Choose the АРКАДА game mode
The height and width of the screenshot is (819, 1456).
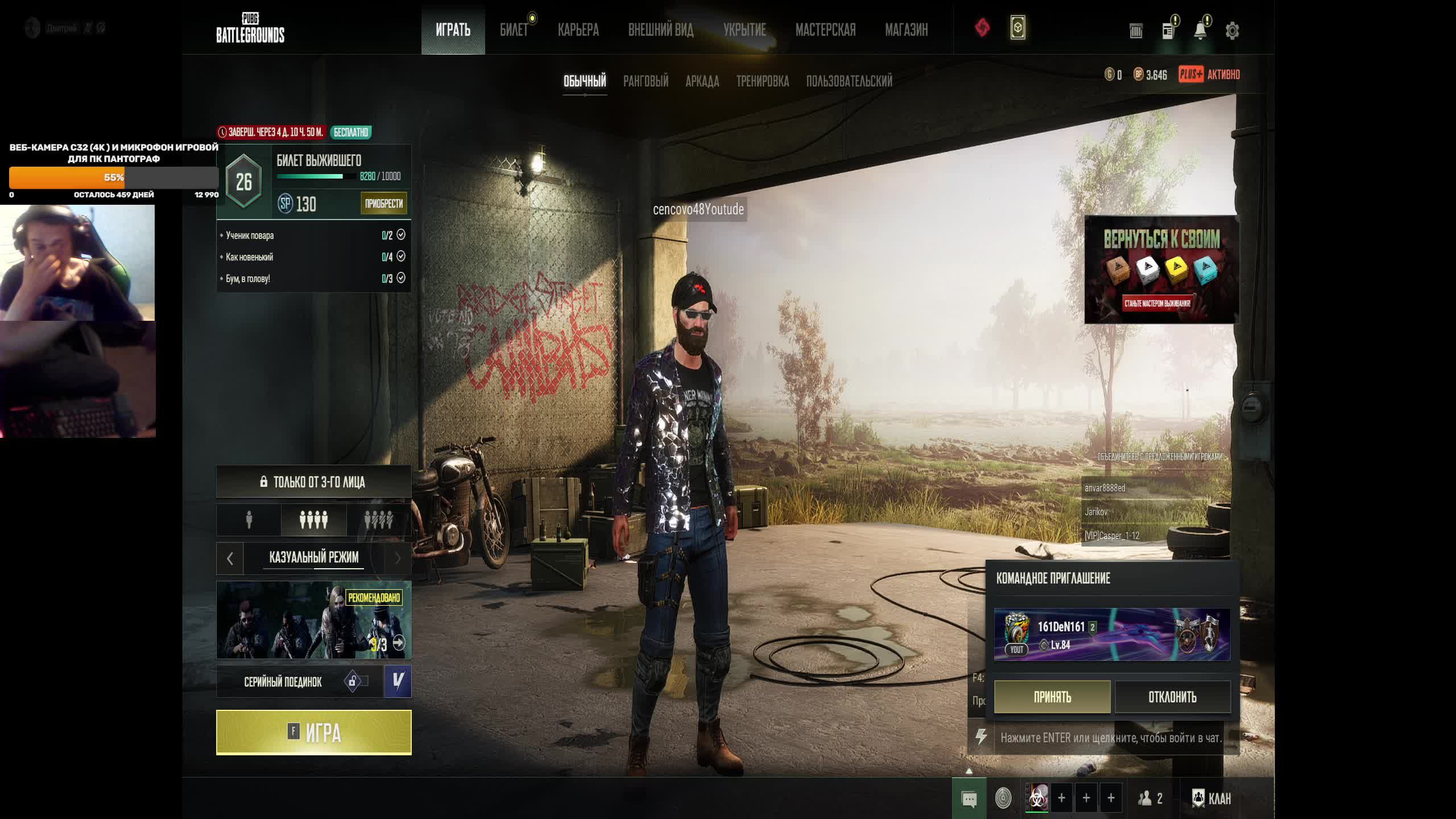click(702, 81)
